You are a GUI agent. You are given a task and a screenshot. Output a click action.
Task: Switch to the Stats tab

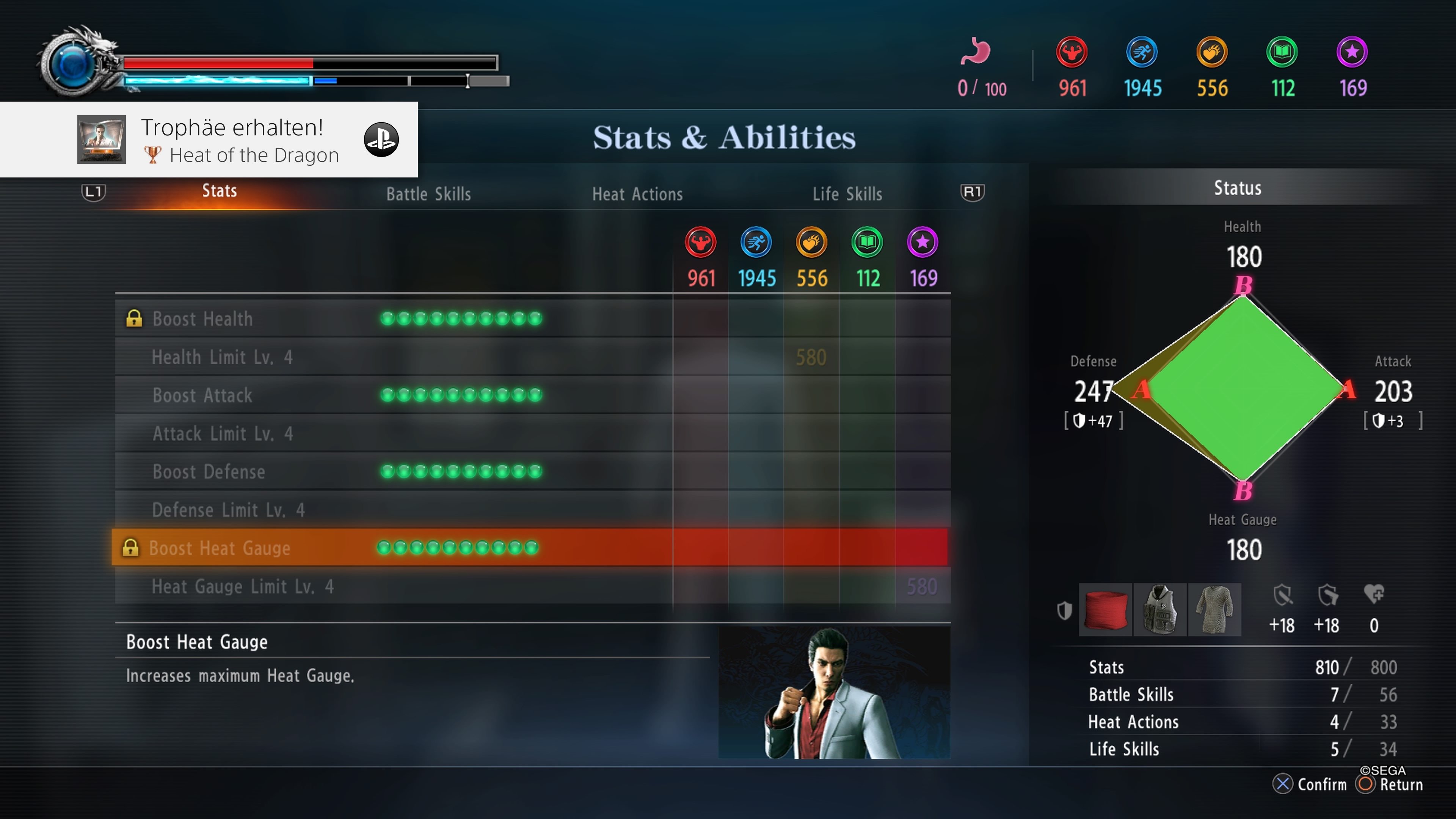coord(219,191)
